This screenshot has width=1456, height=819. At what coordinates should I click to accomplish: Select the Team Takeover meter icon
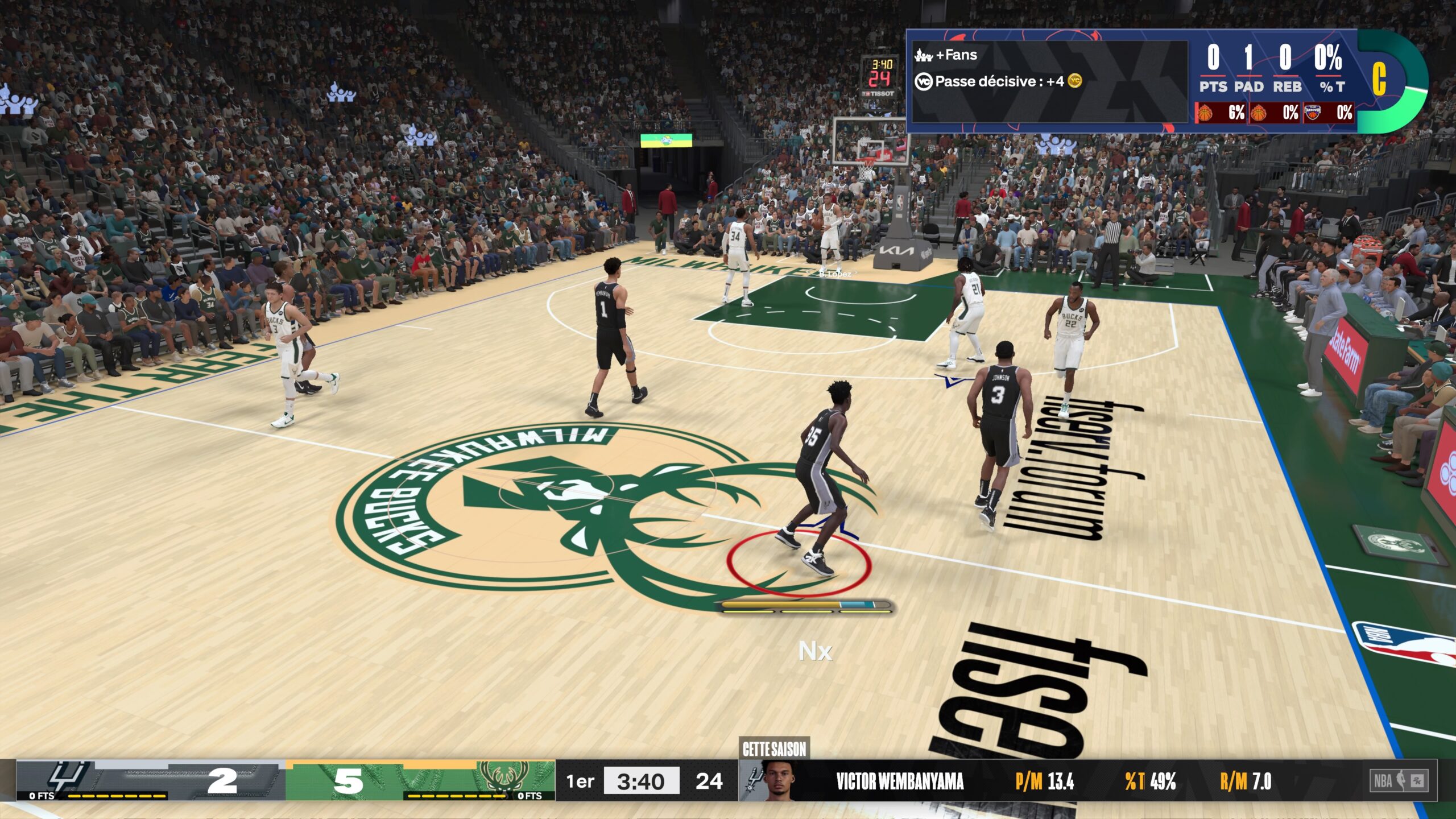coord(1313,113)
